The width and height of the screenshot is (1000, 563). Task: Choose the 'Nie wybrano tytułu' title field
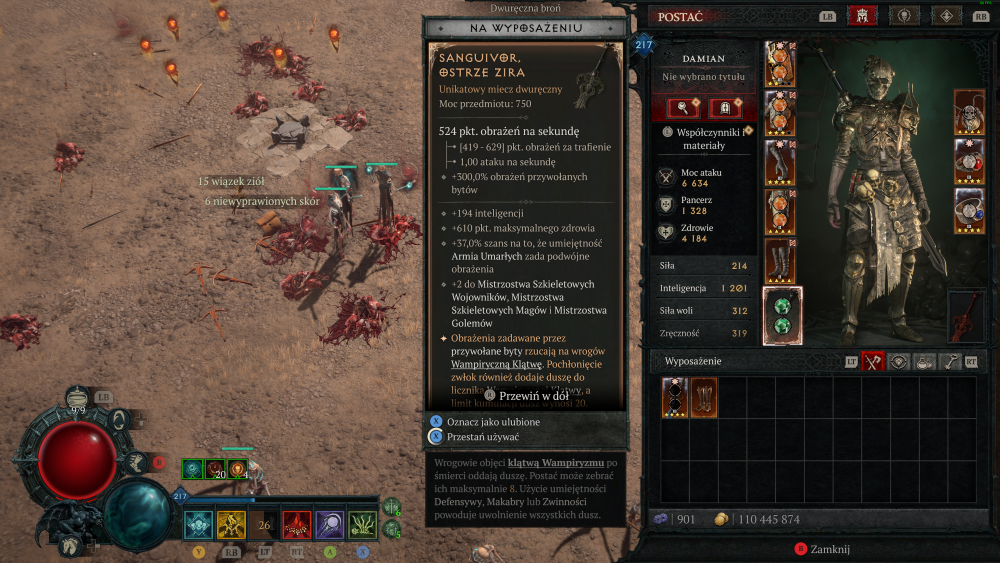[704, 77]
